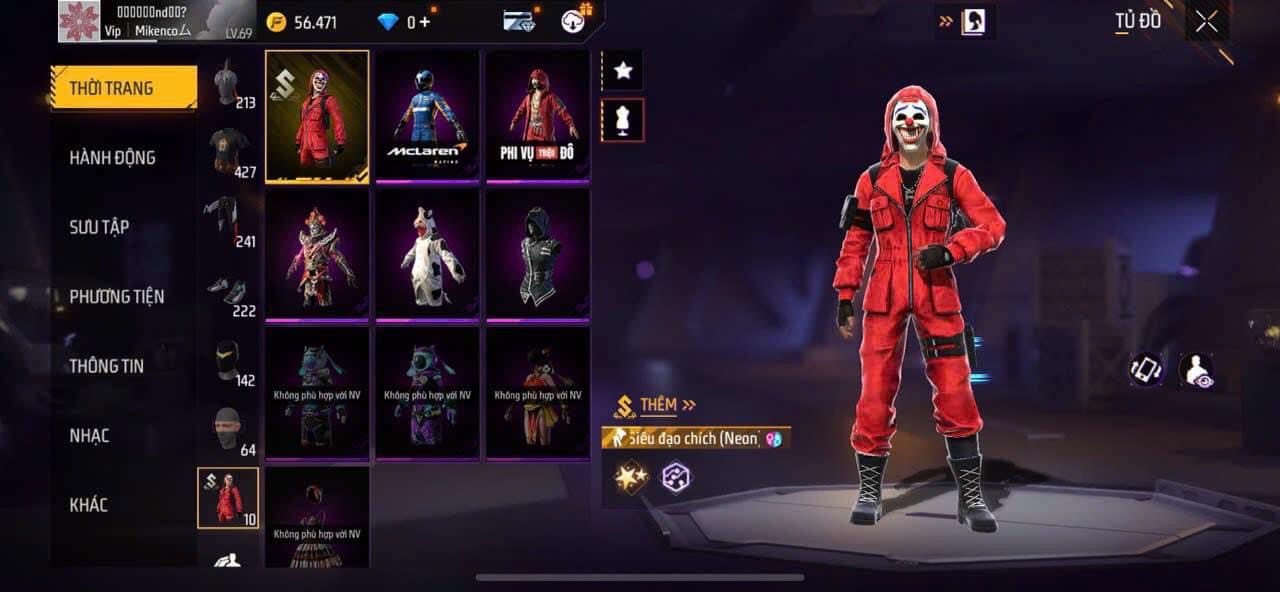Image resolution: width=1280 pixels, height=592 pixels.
Task: Select the equipped red jumpsuit outfit
Action: click(317, 116)
